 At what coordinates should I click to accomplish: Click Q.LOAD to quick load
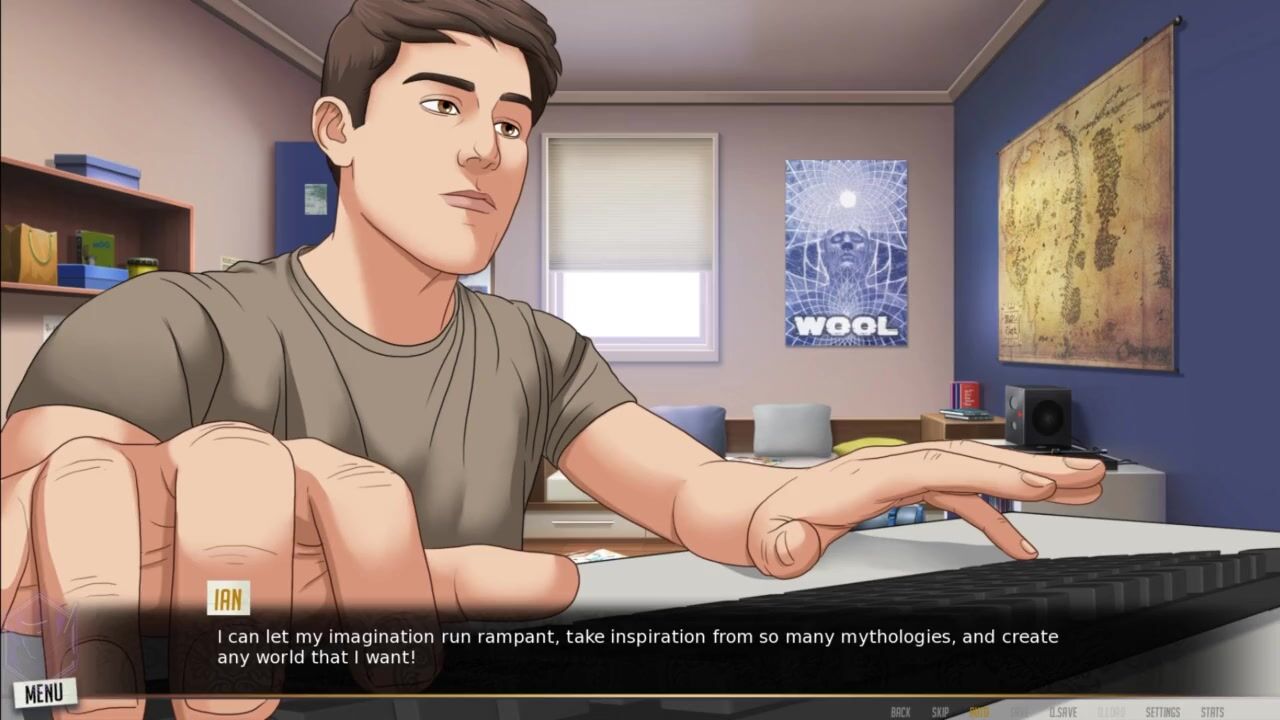[x=1111, y=712]
